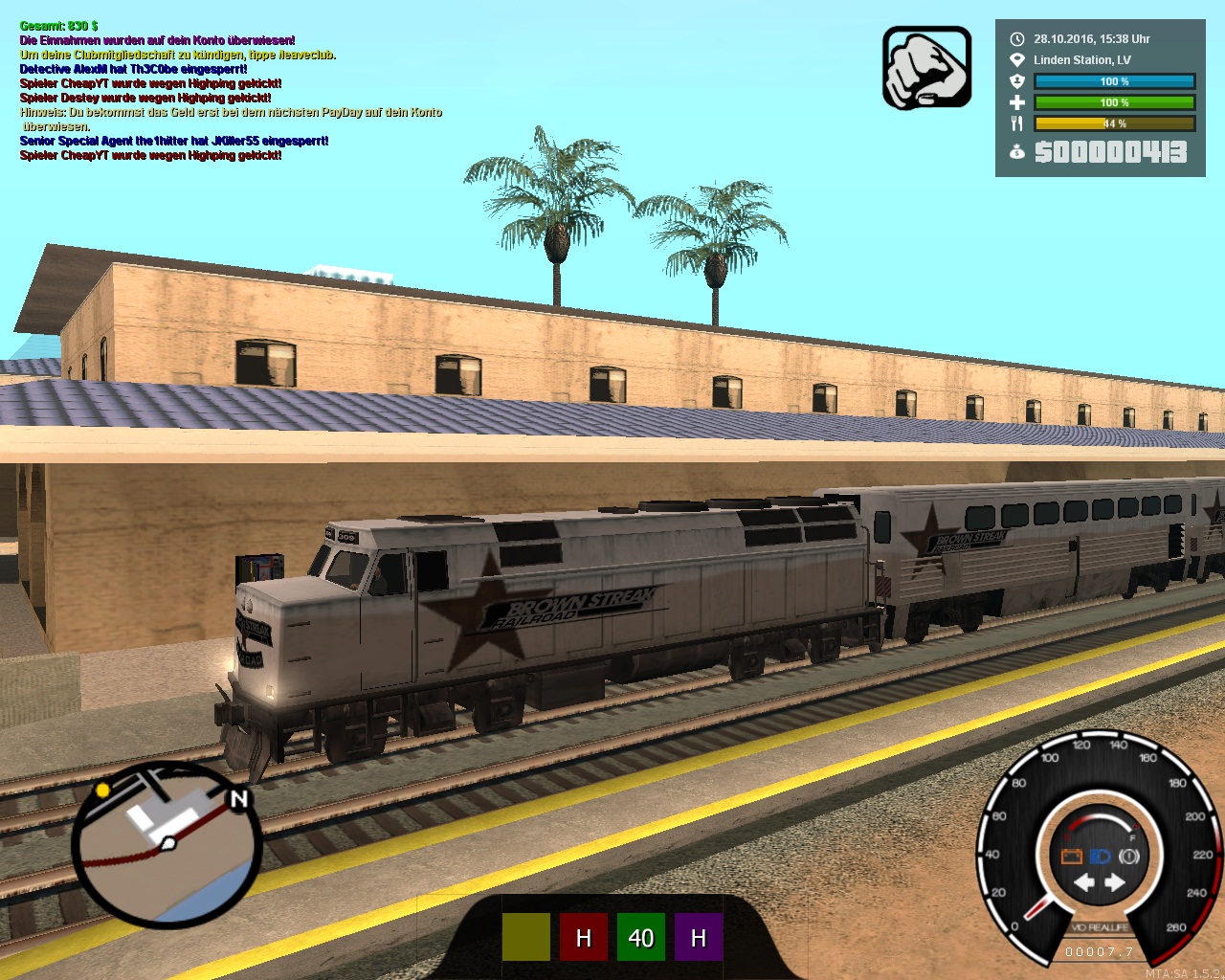Select the blank olive-yellow train panel box
The width and height of the screenshot is (1225, 980).
(526, 937)
